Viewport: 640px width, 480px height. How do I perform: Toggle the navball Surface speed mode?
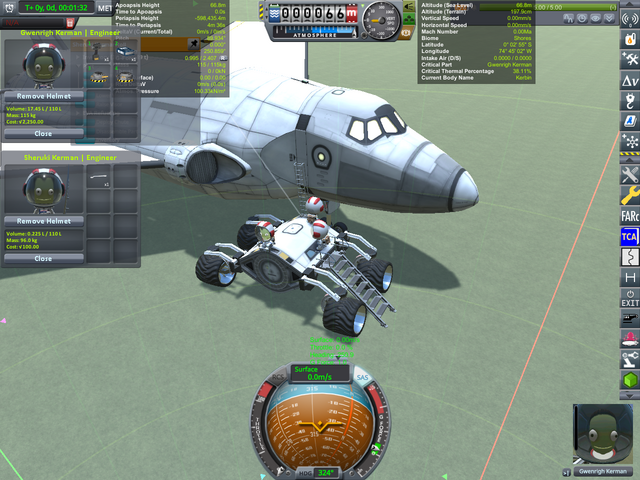coord(319,372)
